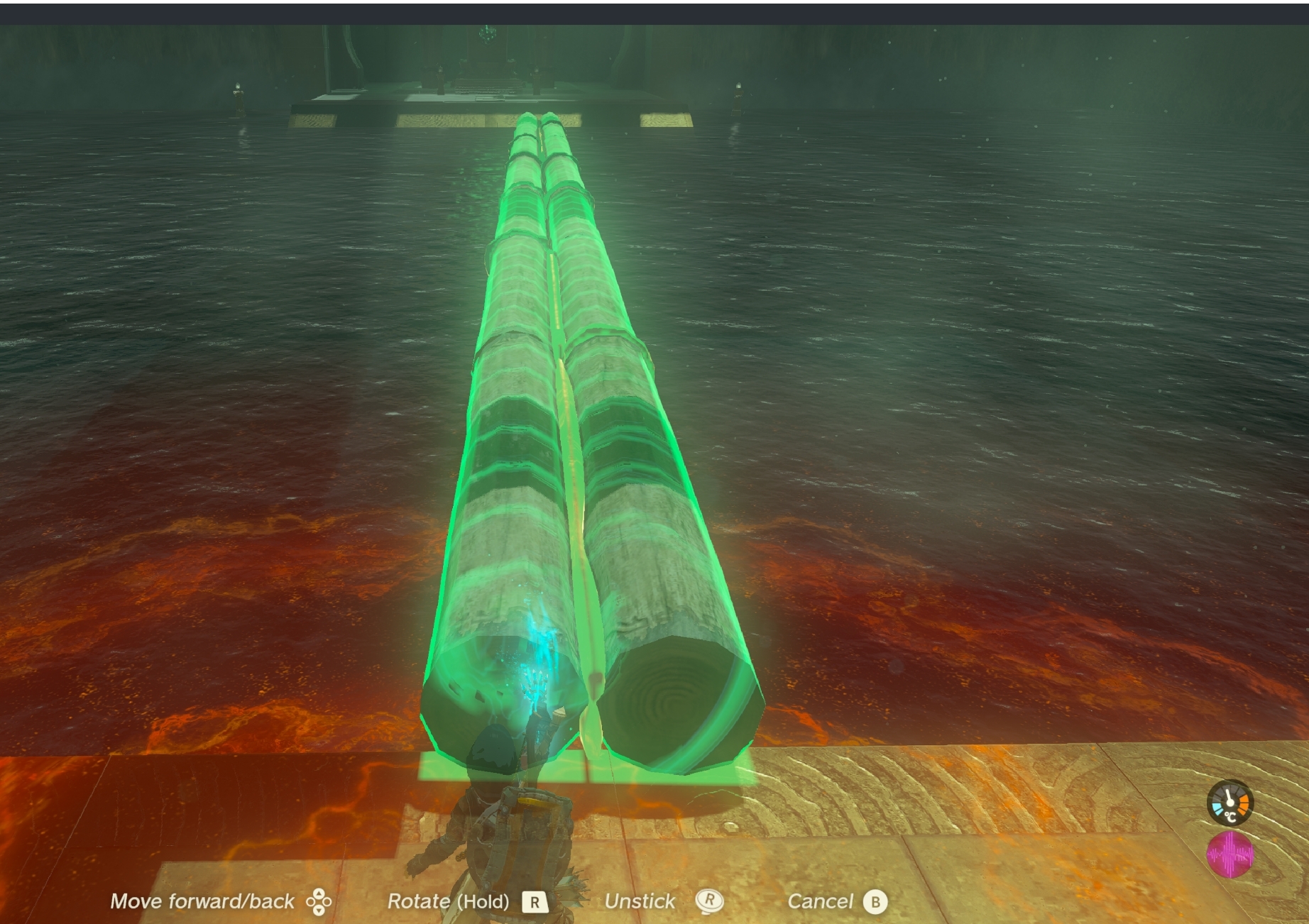The image size is (1309, 924).
Task: Click the Rotate (Hold) control label
Action: (x=447, y=902)
